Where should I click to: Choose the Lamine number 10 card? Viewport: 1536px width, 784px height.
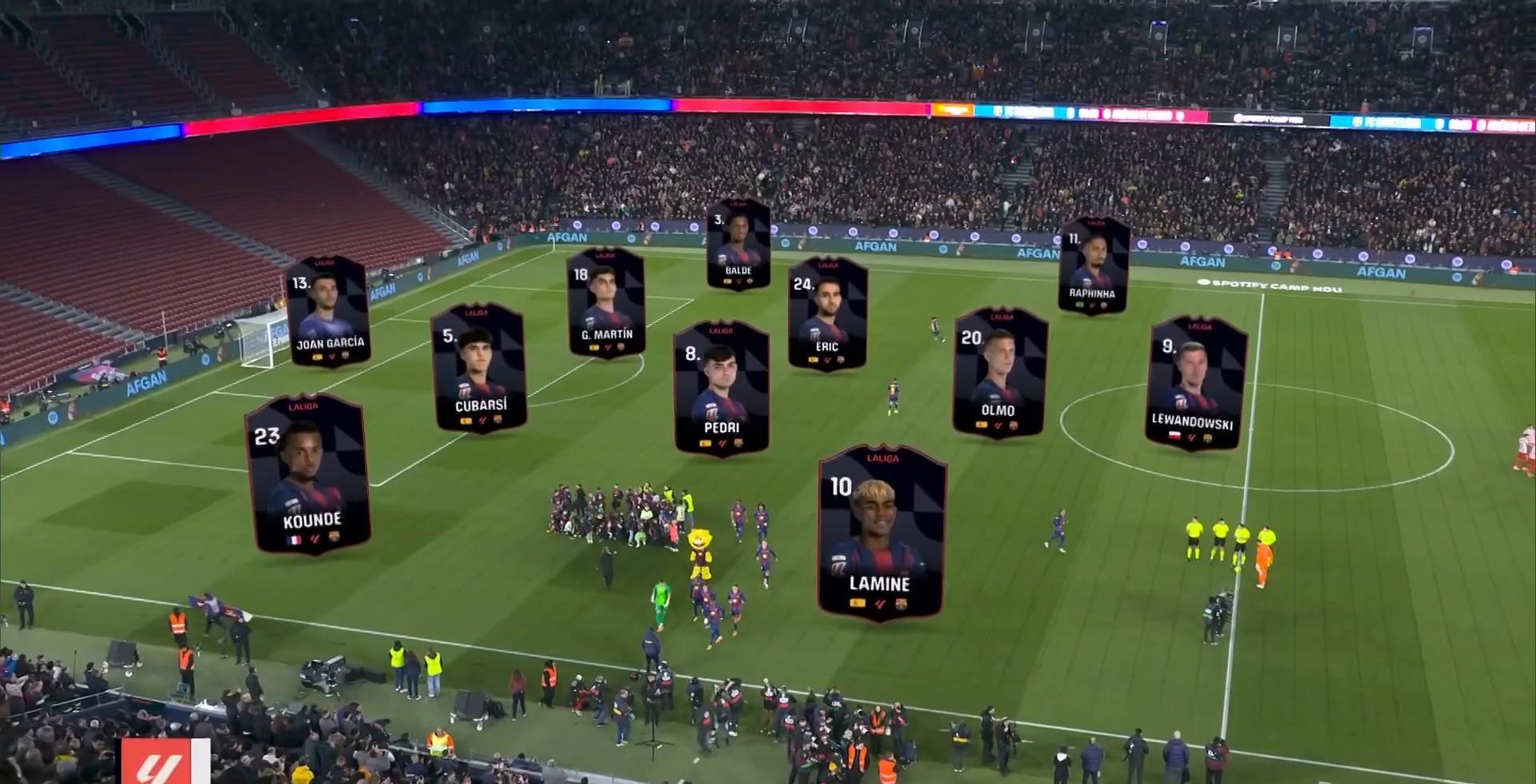[882, 532]
